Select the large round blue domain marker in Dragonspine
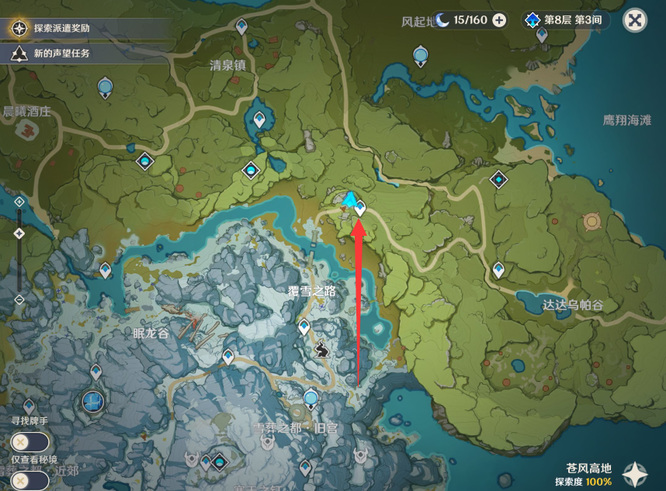666x491 pixels. click(x=93, y=402)
